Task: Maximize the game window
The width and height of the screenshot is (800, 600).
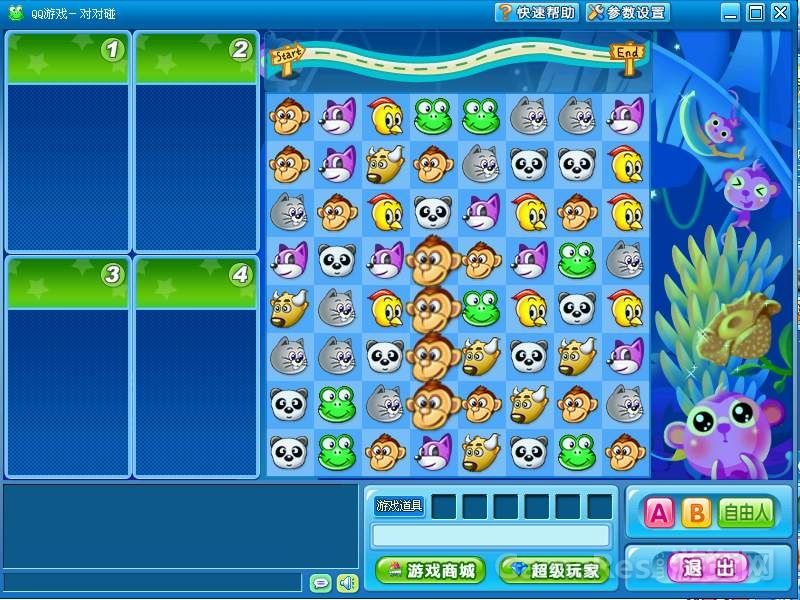Action: [755, 12]
